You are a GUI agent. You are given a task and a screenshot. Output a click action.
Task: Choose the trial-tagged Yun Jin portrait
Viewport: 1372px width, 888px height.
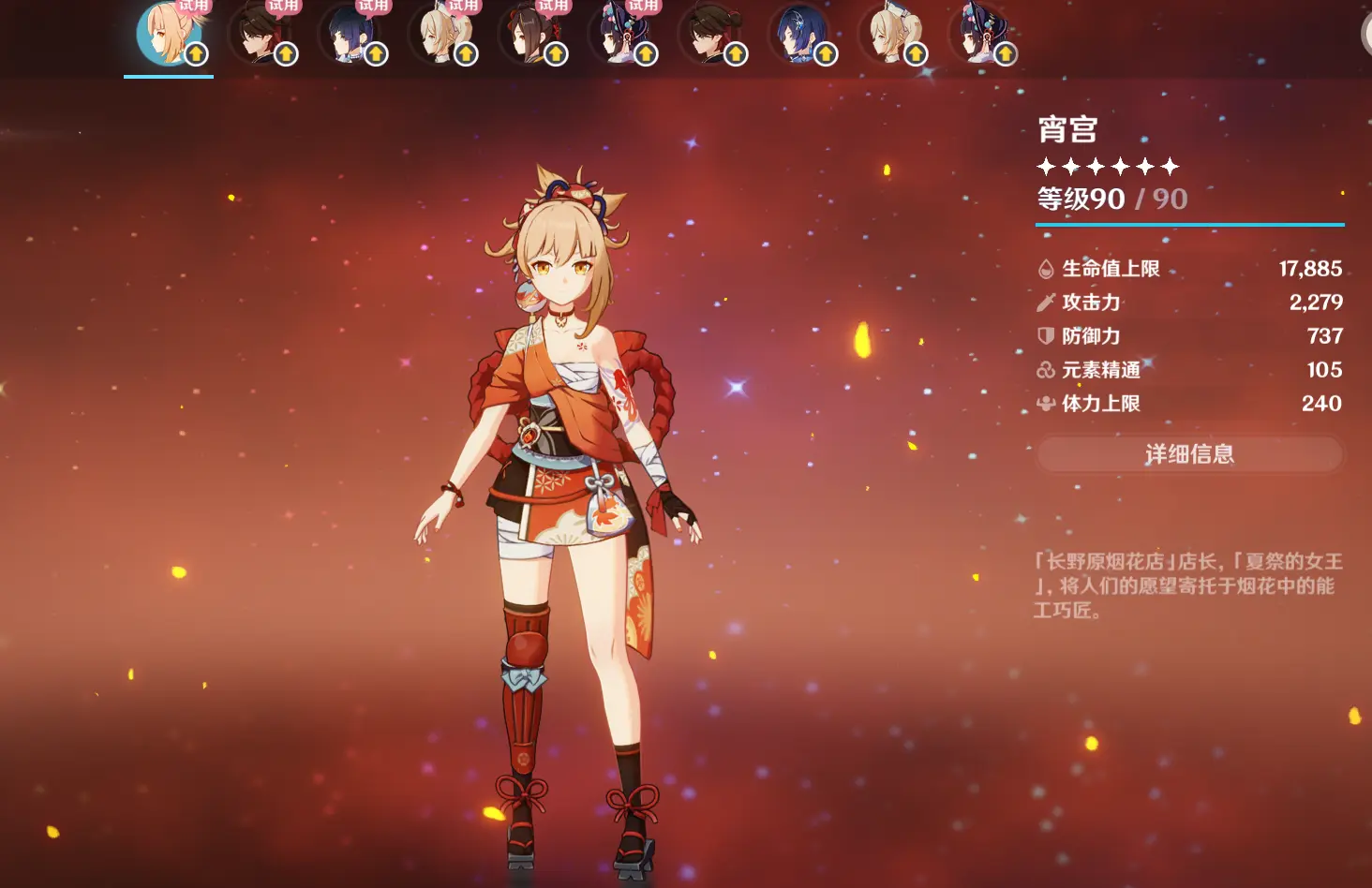point(619,35)
